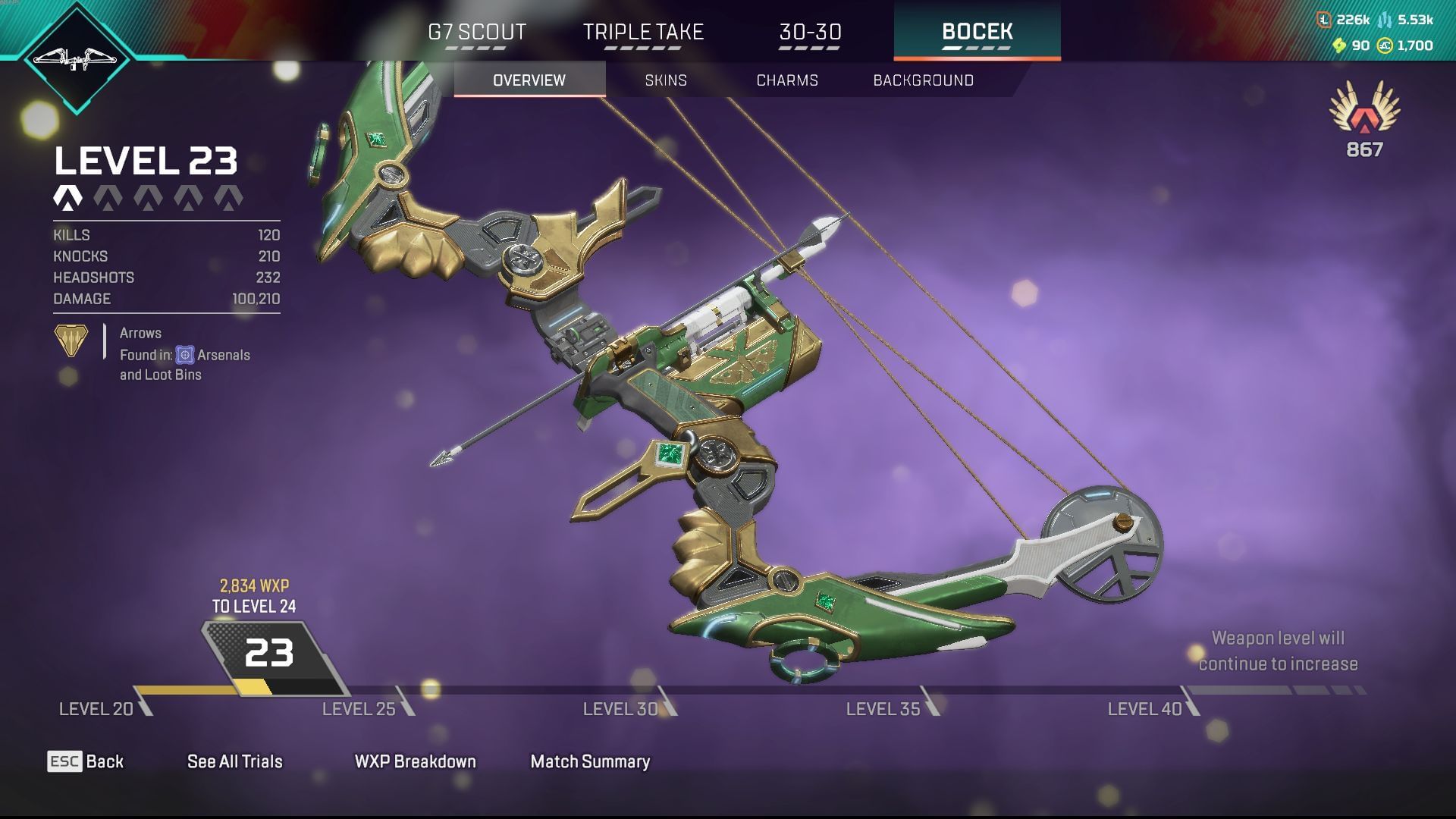Select the Apex Coins icon showing 90
1456x819 pixels.
tap(1341, 45)
